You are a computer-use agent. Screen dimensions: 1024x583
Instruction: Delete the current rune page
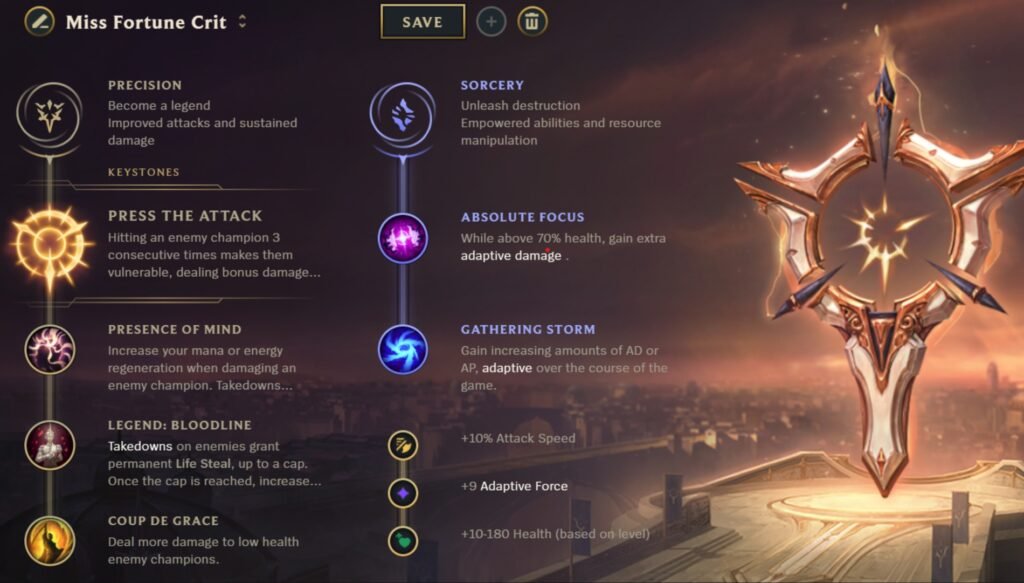532,21
